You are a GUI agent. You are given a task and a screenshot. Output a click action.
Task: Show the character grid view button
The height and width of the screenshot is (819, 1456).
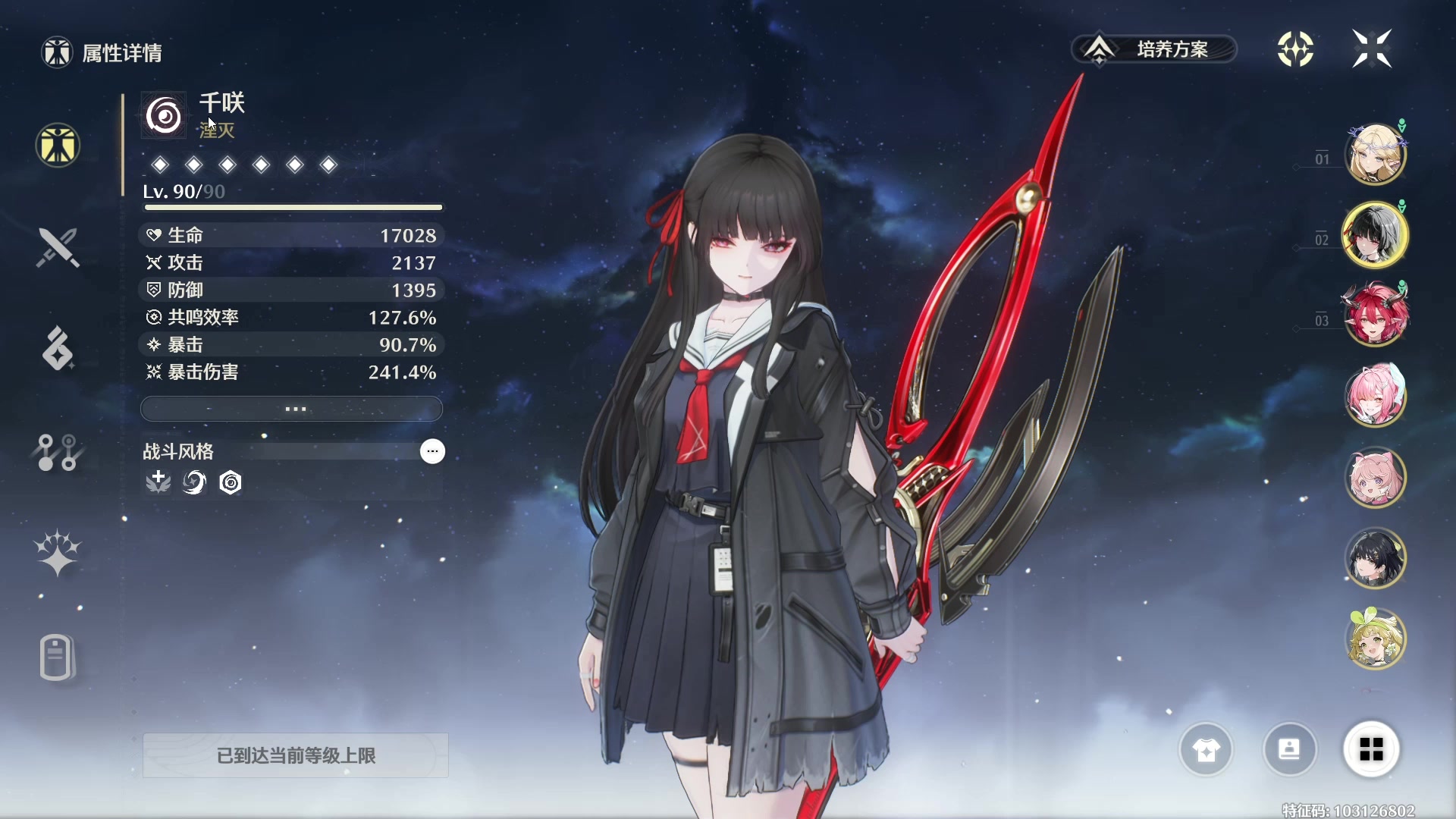pyautogui.click(x=1371, y=750)
